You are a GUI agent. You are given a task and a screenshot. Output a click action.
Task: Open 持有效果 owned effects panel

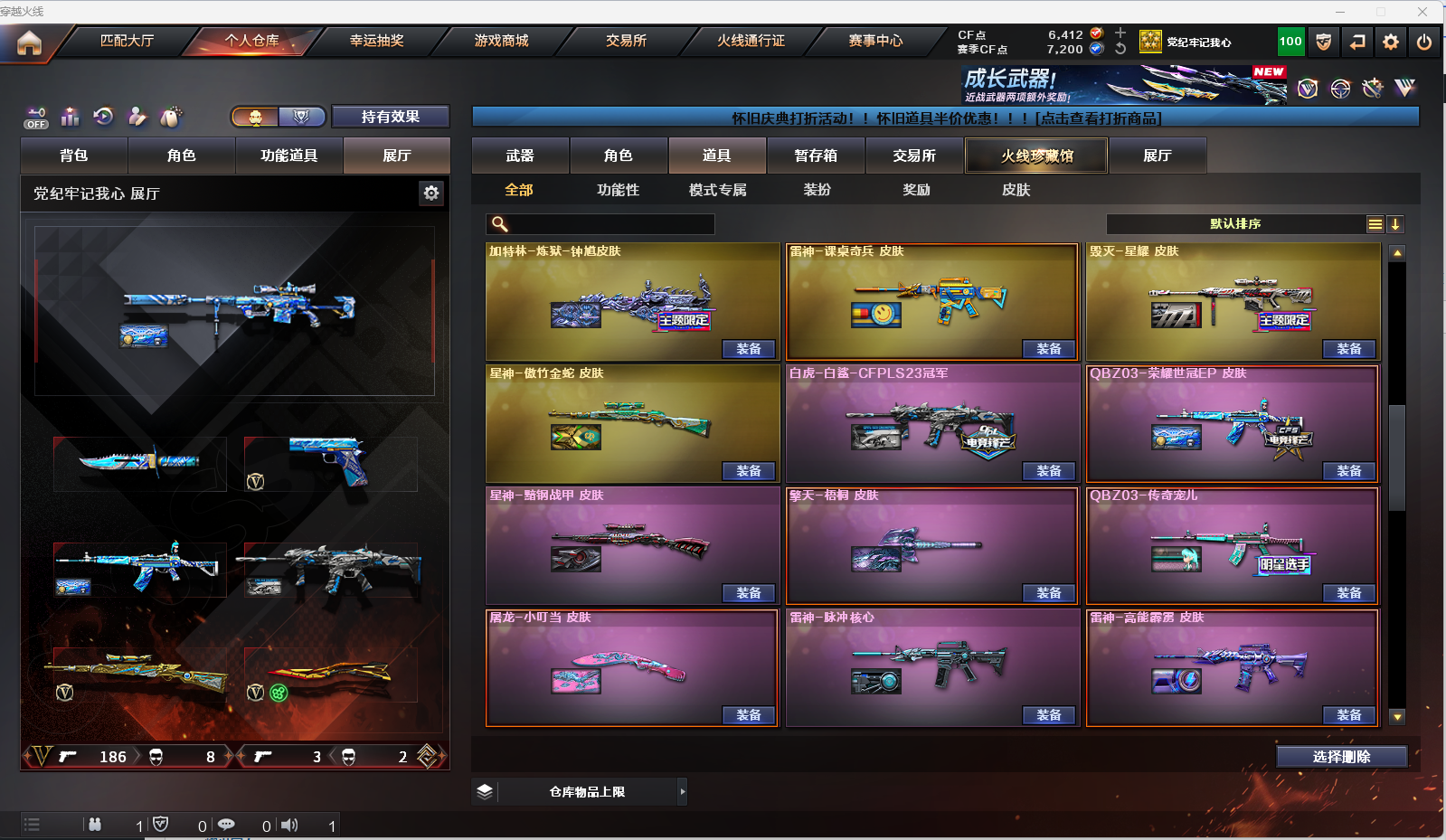[391, 117]
